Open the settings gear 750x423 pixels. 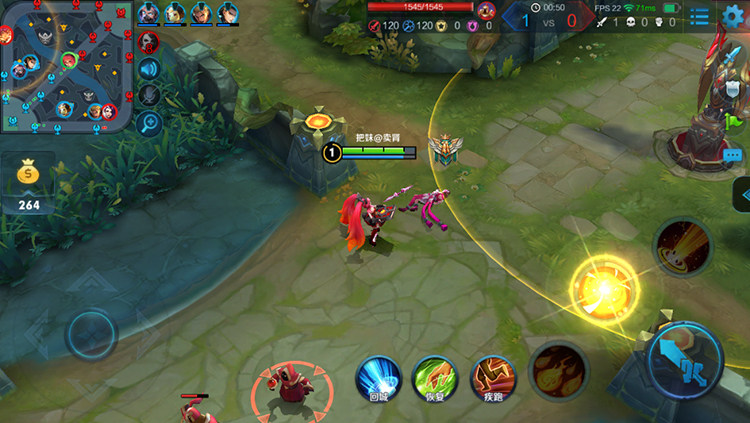[735, 15]
